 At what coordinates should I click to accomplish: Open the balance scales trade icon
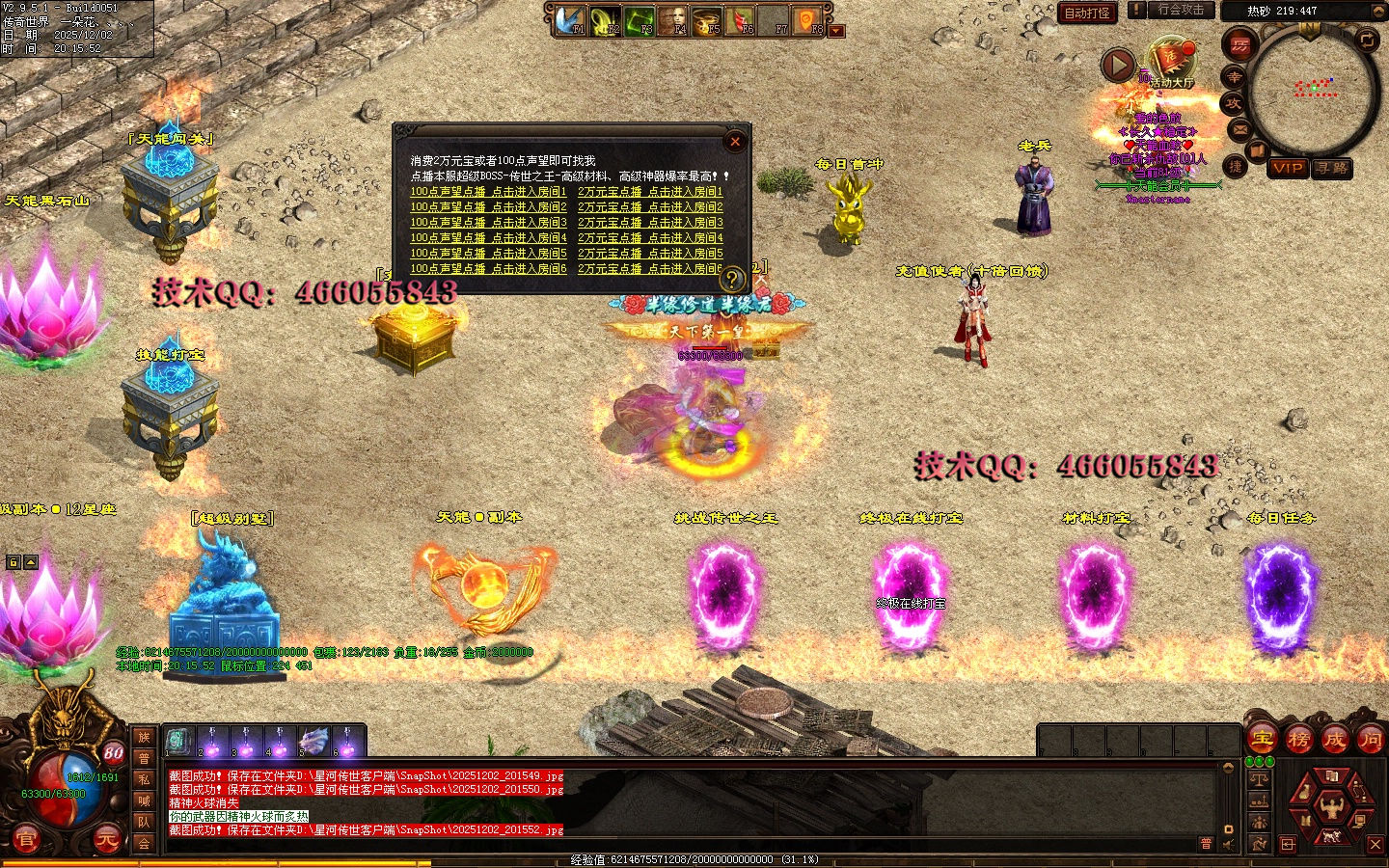pos(1260,779)
